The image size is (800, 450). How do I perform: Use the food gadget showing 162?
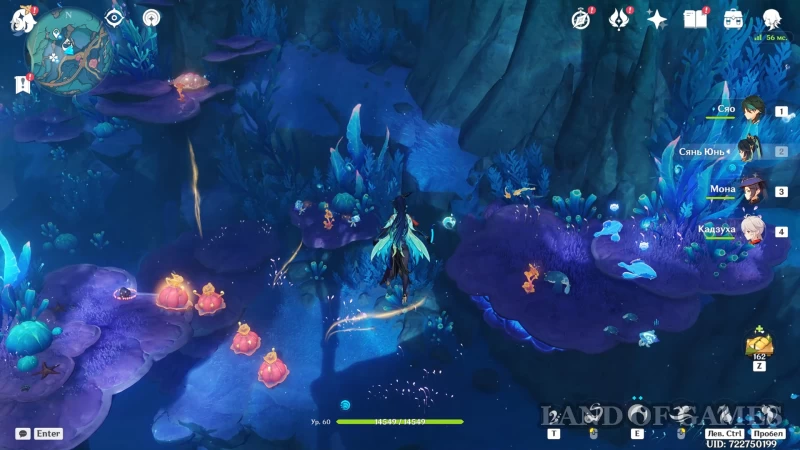[757, 346]
